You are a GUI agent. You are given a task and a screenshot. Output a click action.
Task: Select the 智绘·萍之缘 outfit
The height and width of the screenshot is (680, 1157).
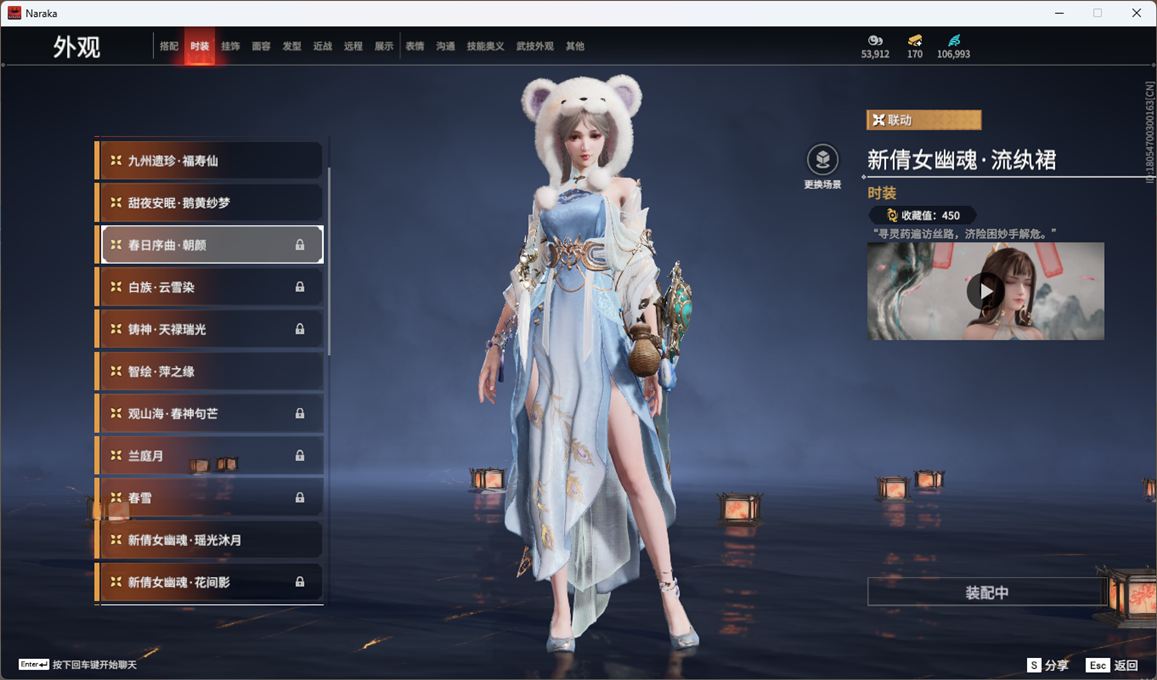pos(210,371)
